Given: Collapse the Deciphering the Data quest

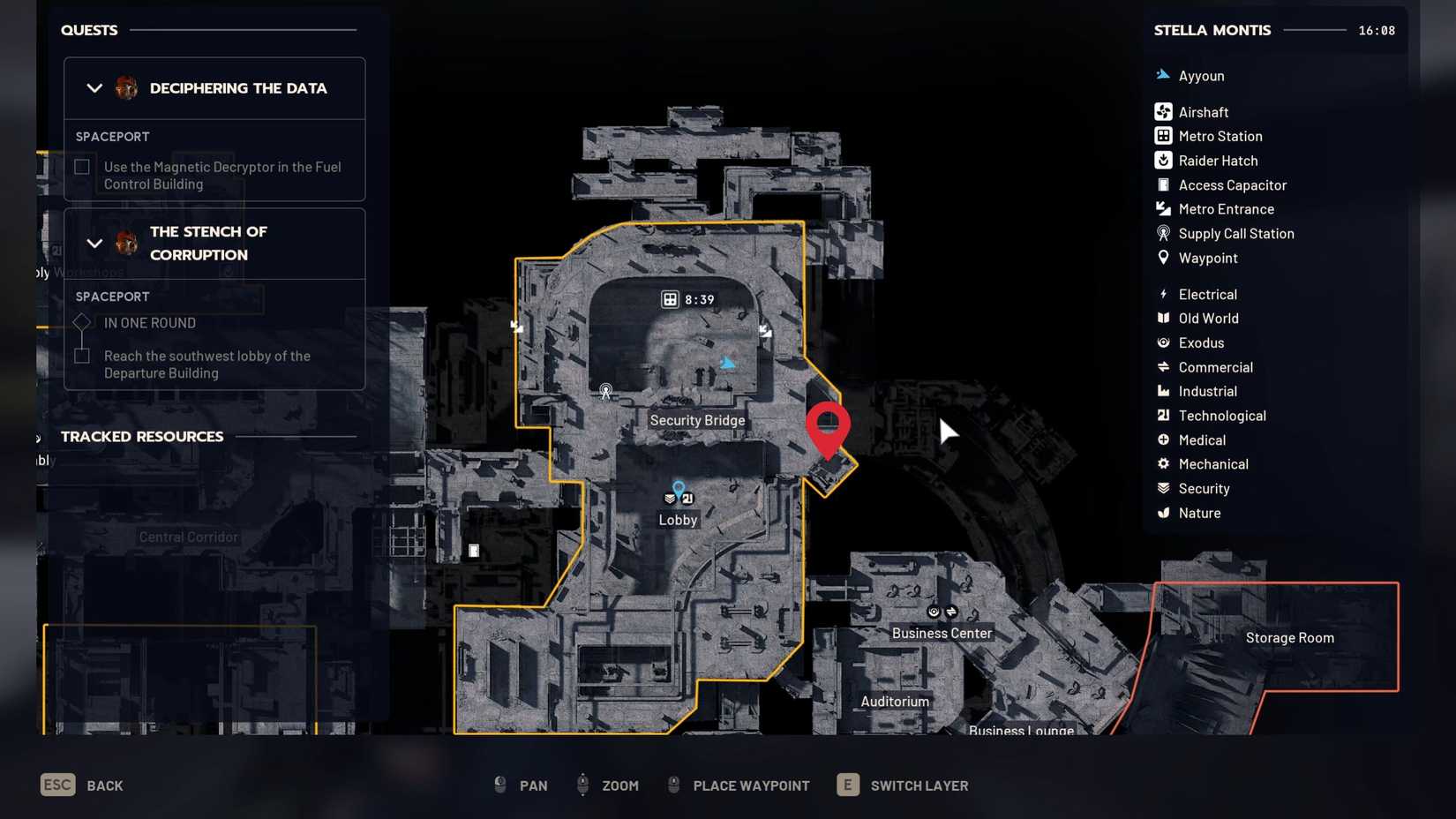Looking at the screenshot, I should point(94,88).
